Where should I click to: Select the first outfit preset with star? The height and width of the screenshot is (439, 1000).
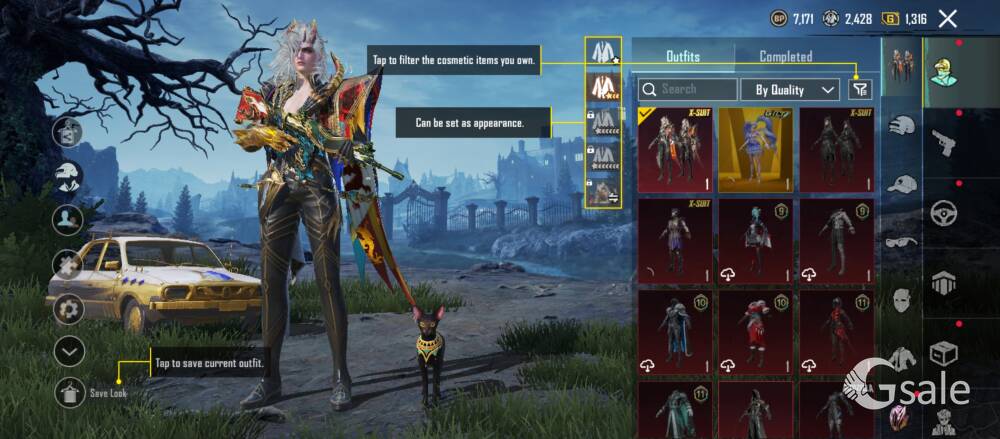tap(602, 51)
